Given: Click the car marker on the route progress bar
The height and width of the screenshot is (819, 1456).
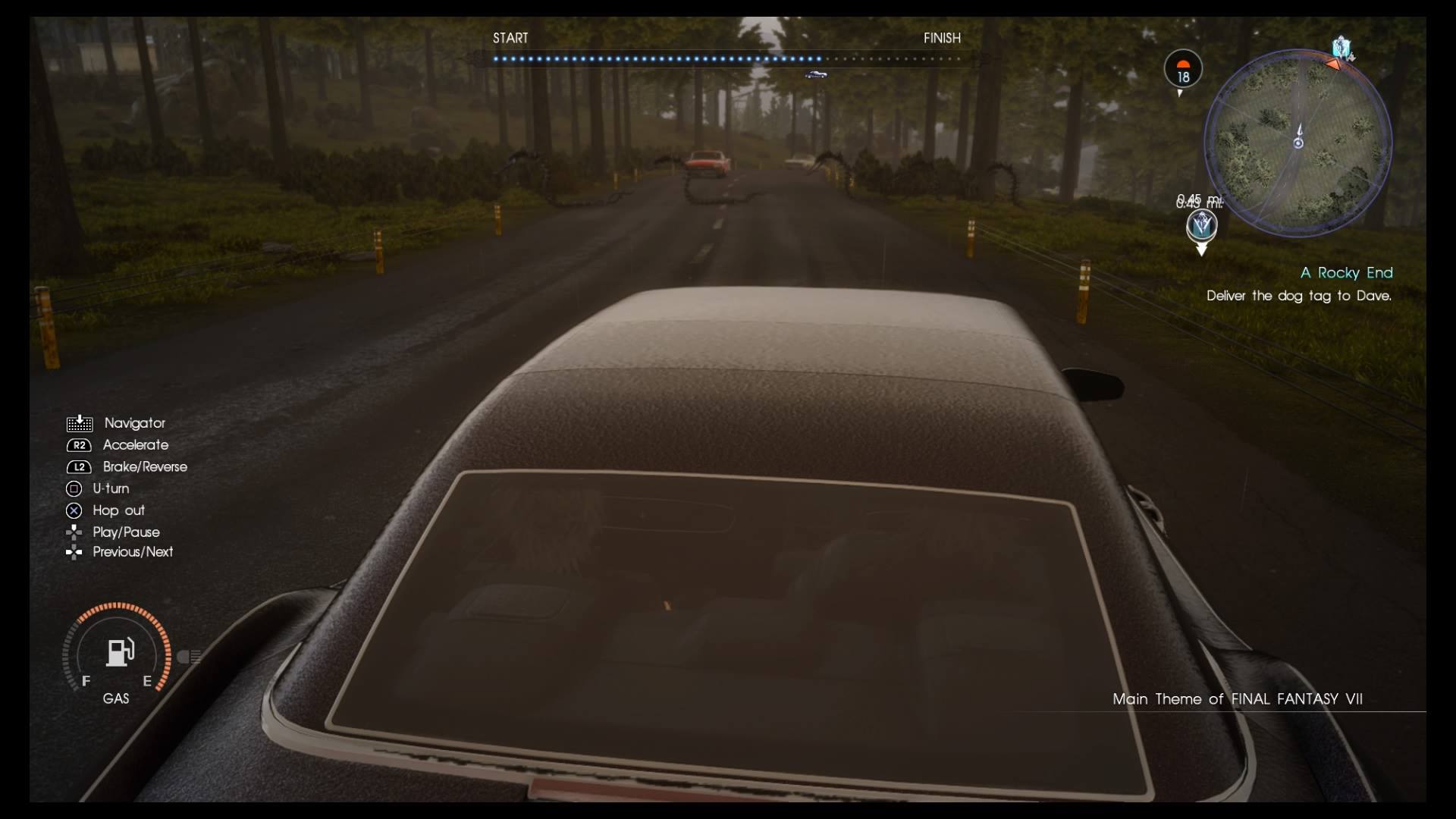Looking at the screenshot, I should click(x=816, y=74).
